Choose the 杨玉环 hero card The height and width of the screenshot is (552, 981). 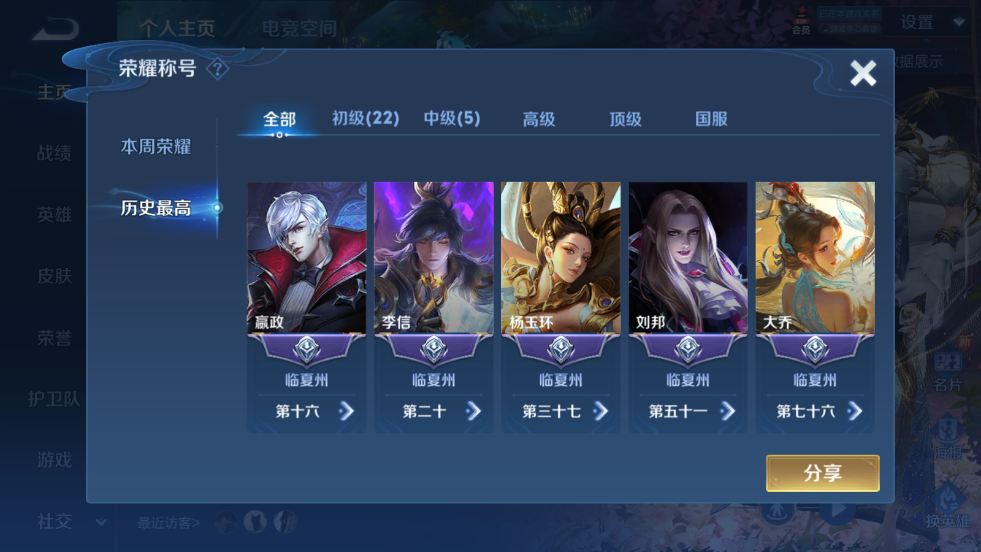pyautogui.click(x=561, y=258)
